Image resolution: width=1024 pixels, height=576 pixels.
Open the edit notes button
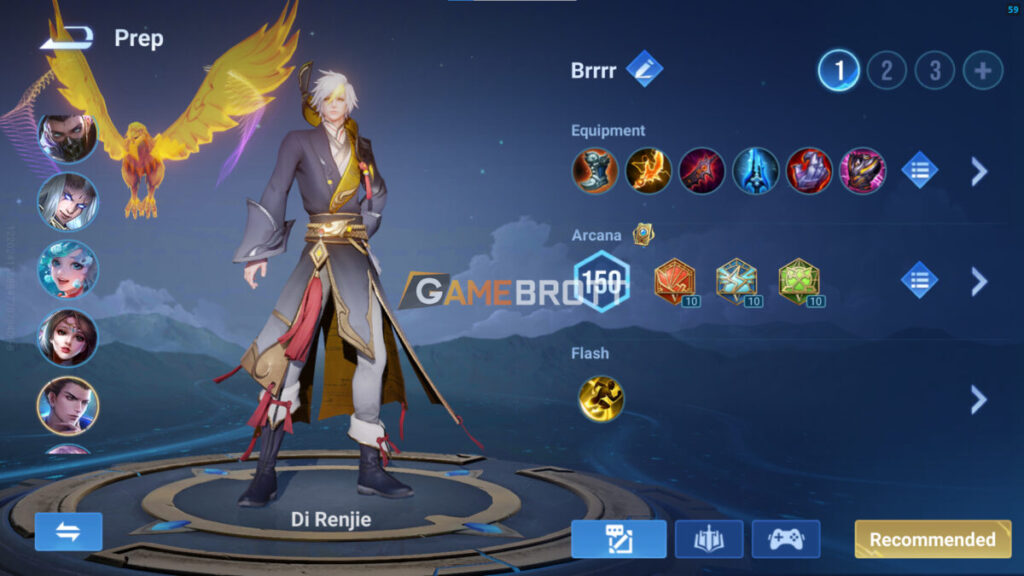click(619, 539)
